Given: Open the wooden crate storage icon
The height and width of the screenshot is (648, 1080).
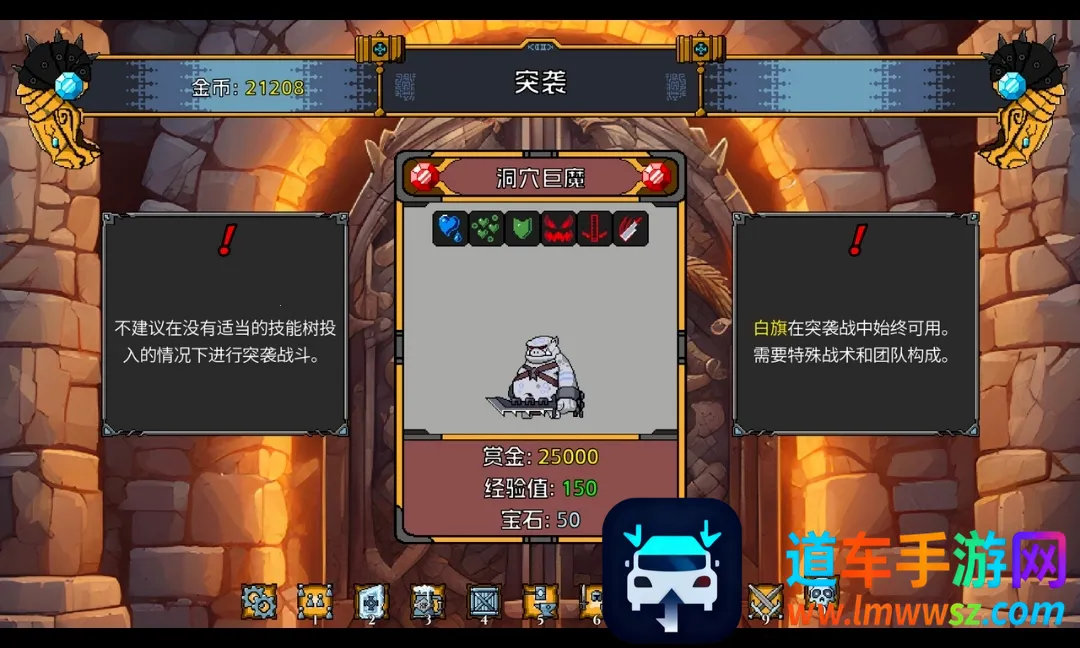Looking at the screenshot, I should pyautogui.click(x=485, y=602).
